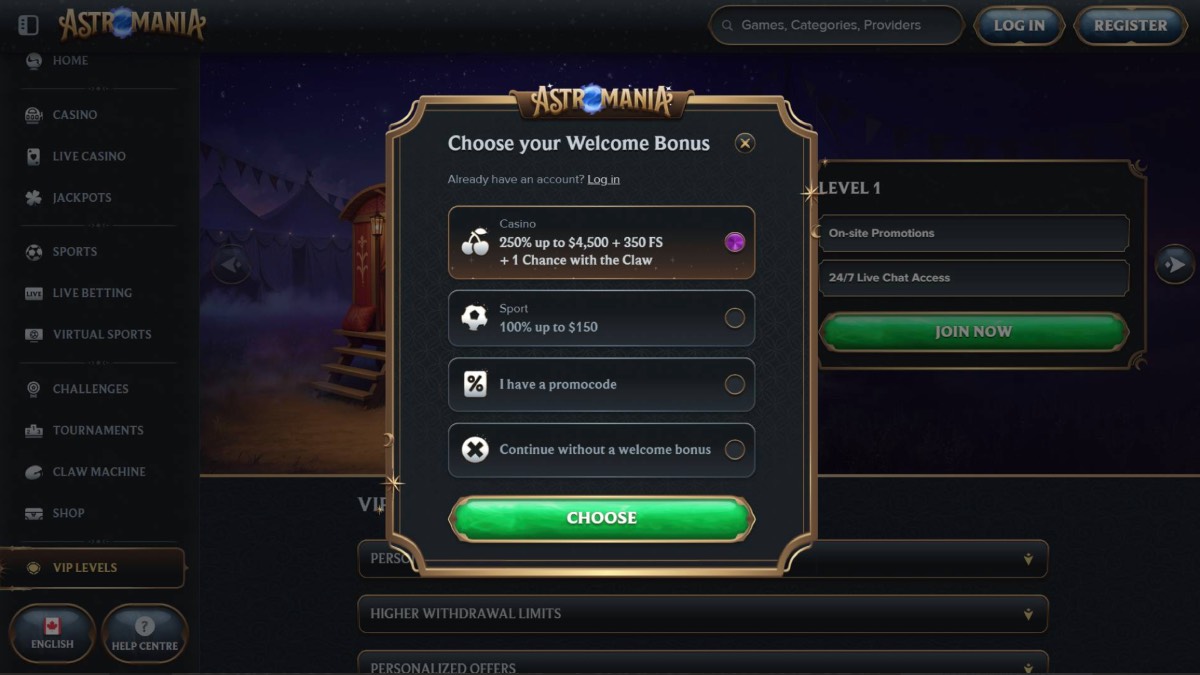Change language with the English button
This screenshot has width=1200, height=675.
click(52, 633)
